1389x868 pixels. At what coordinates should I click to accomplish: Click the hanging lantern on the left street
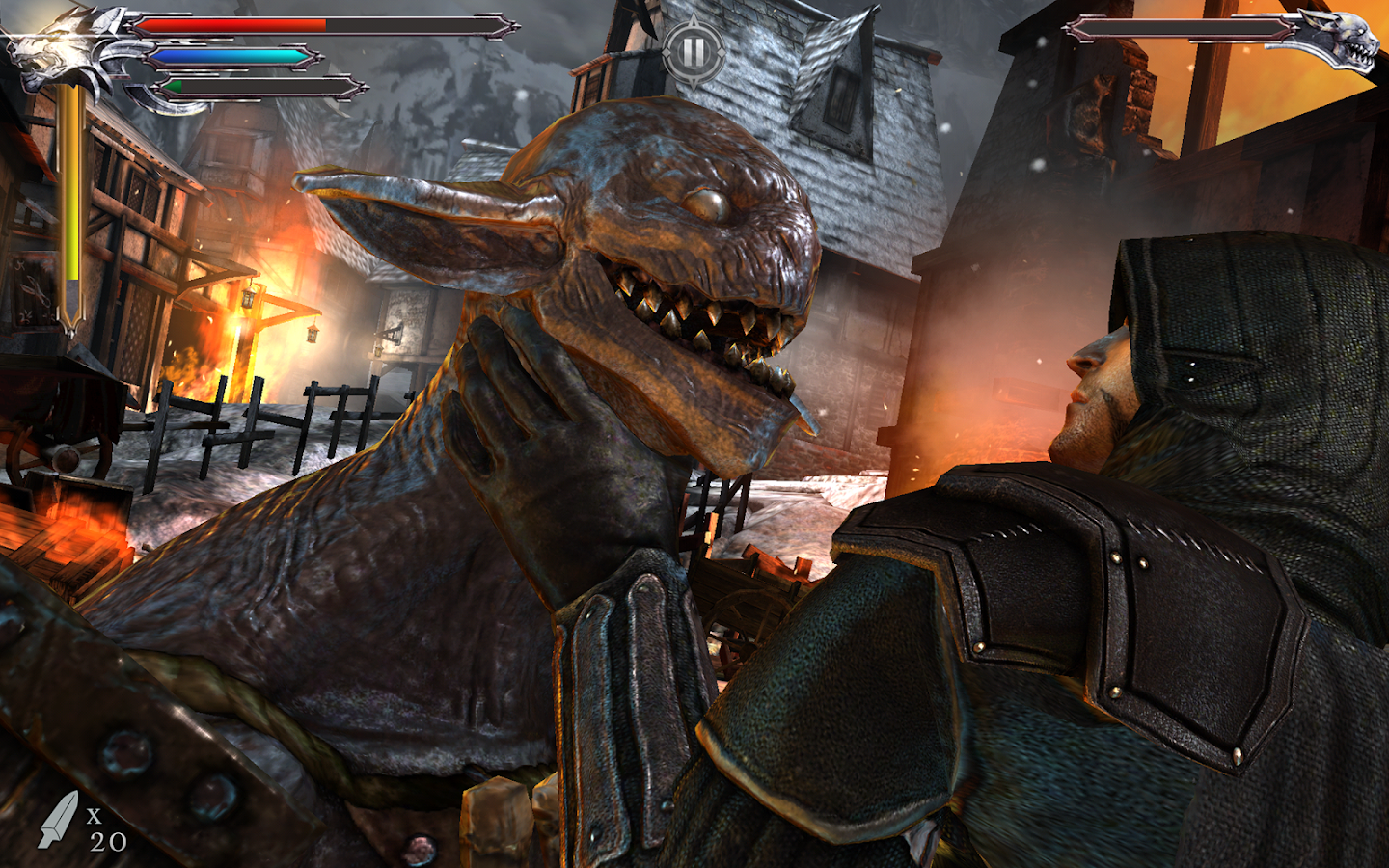coord(313,333)
